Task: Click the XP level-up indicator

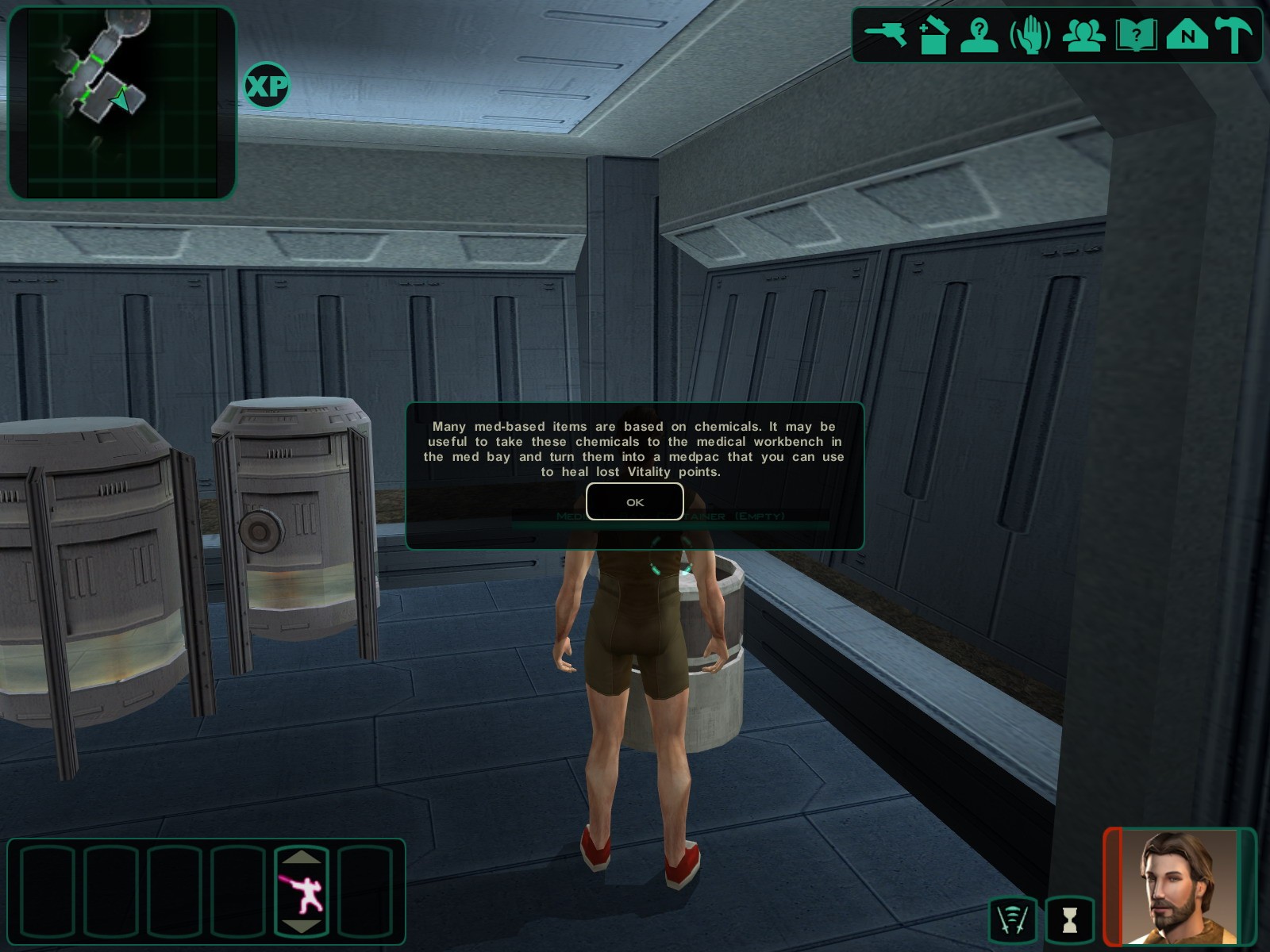Action: pos(266,86)
